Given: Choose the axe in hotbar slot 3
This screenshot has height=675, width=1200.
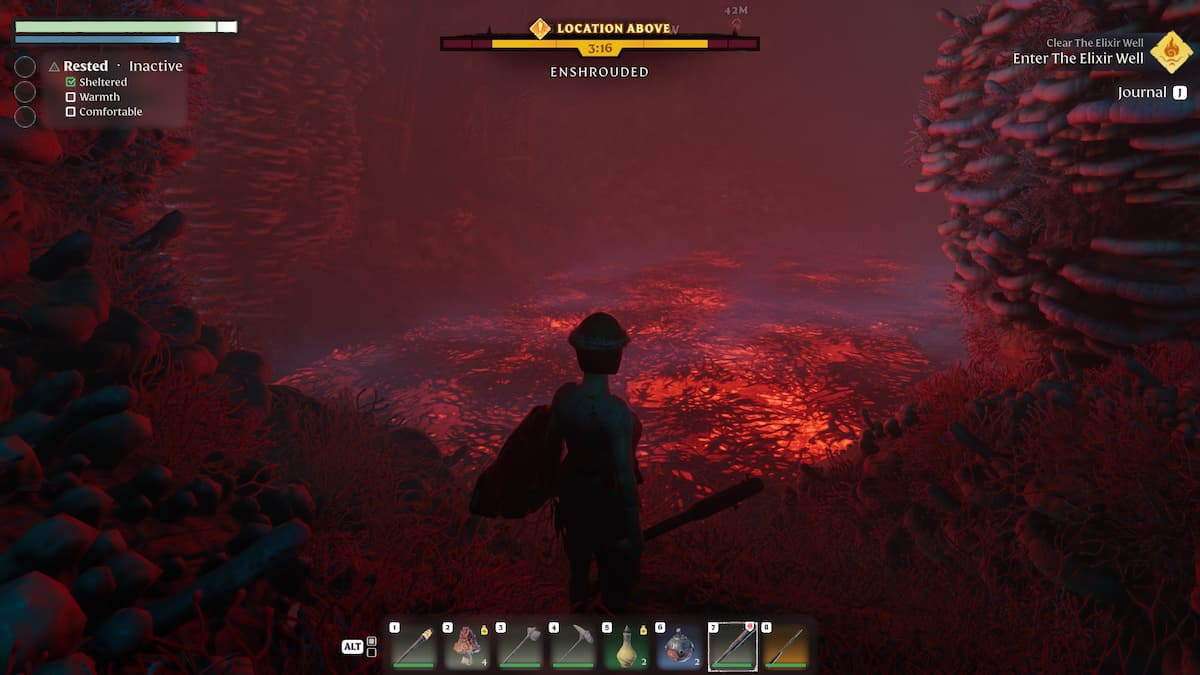Looking at the screenshot, I should tap(520, 647).
